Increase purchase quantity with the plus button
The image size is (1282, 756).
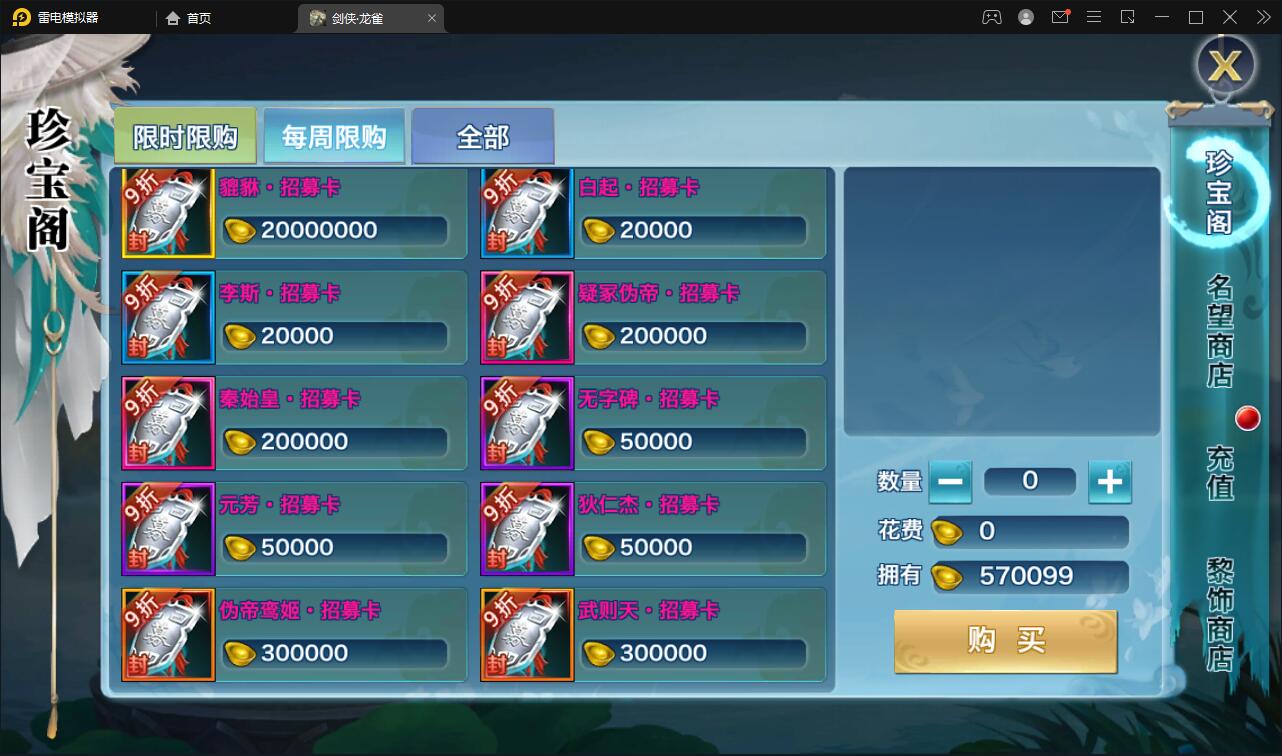pyautogui.click(x=1110, y=481)
